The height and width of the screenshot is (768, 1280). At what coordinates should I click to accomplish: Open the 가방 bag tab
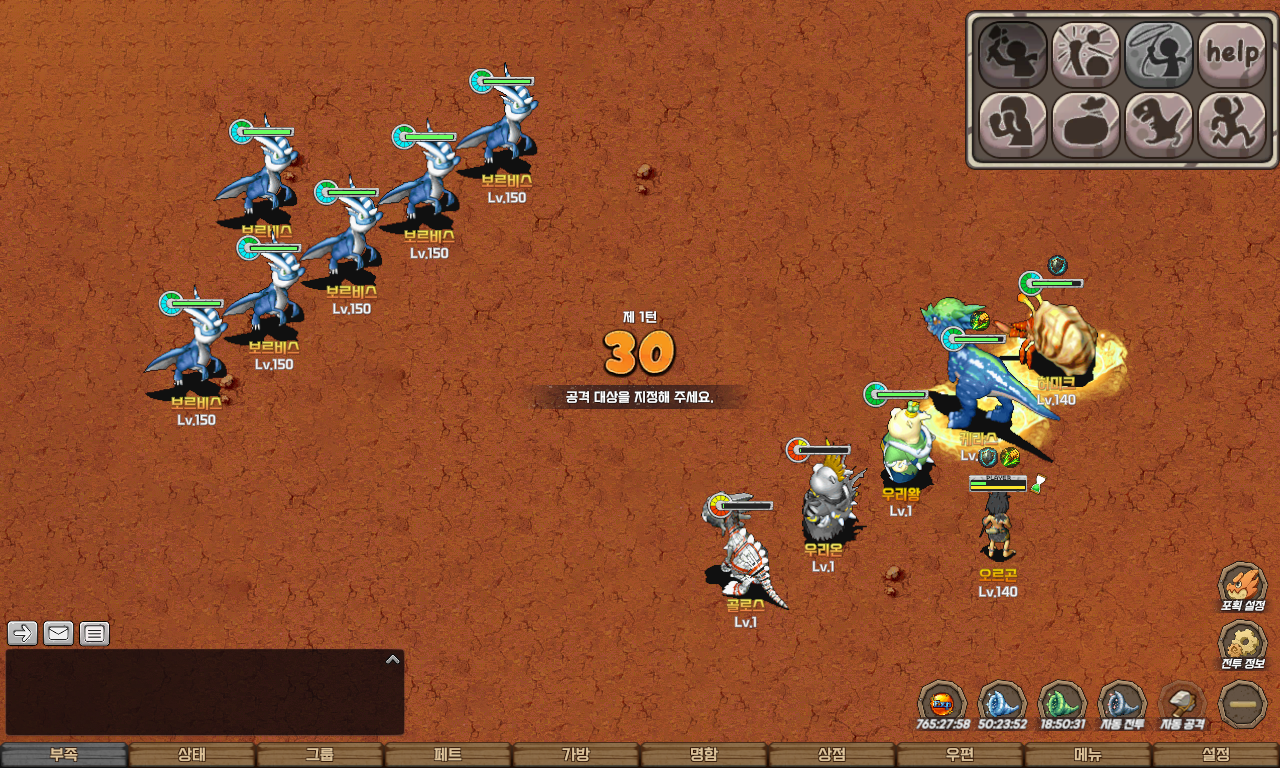click(576, 755)
